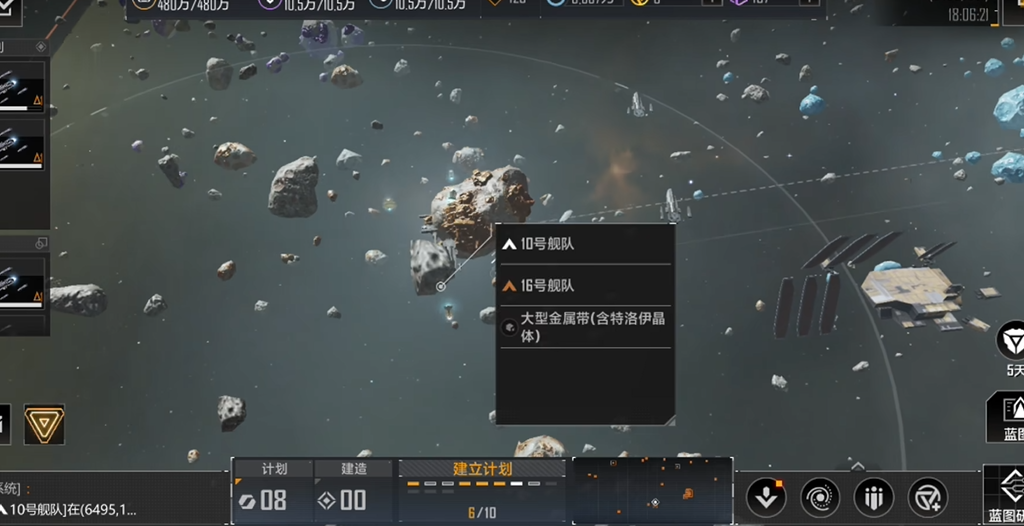Click the 建立计划 button
The height and width of the screenshot is (526, 1024).
pos(484,469)
